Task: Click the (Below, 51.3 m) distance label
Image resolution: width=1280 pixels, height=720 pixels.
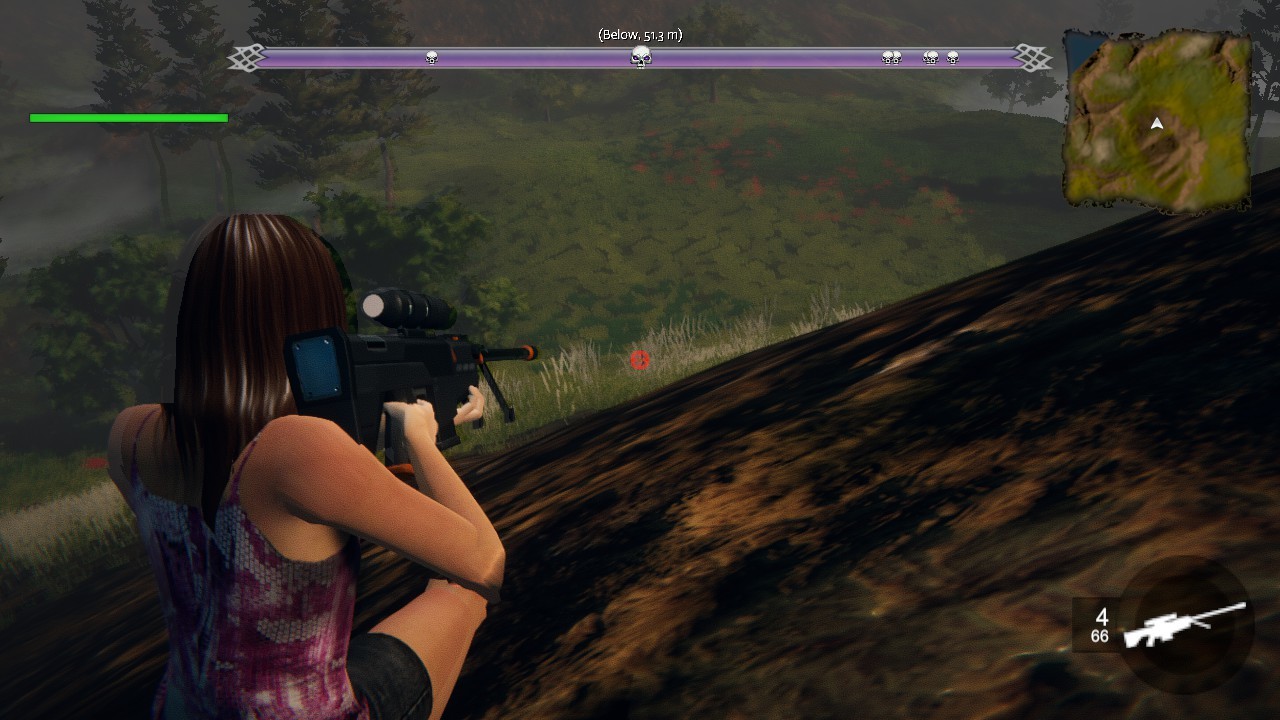Action: (640, 33)
